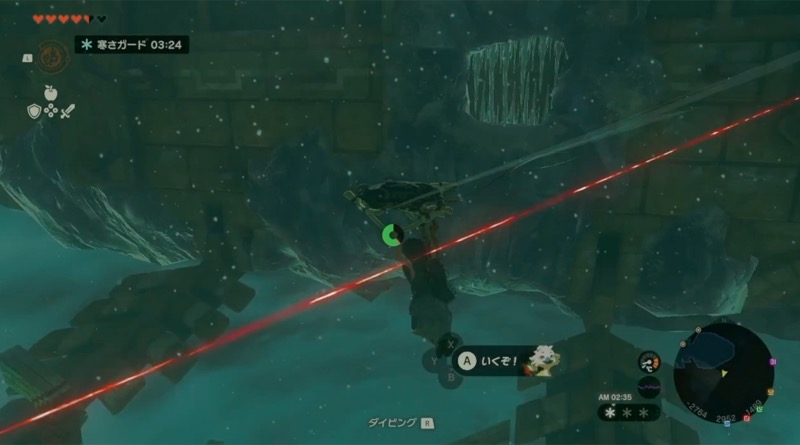Click the 寒さガード cold resistance status

[x=132, y=45]
